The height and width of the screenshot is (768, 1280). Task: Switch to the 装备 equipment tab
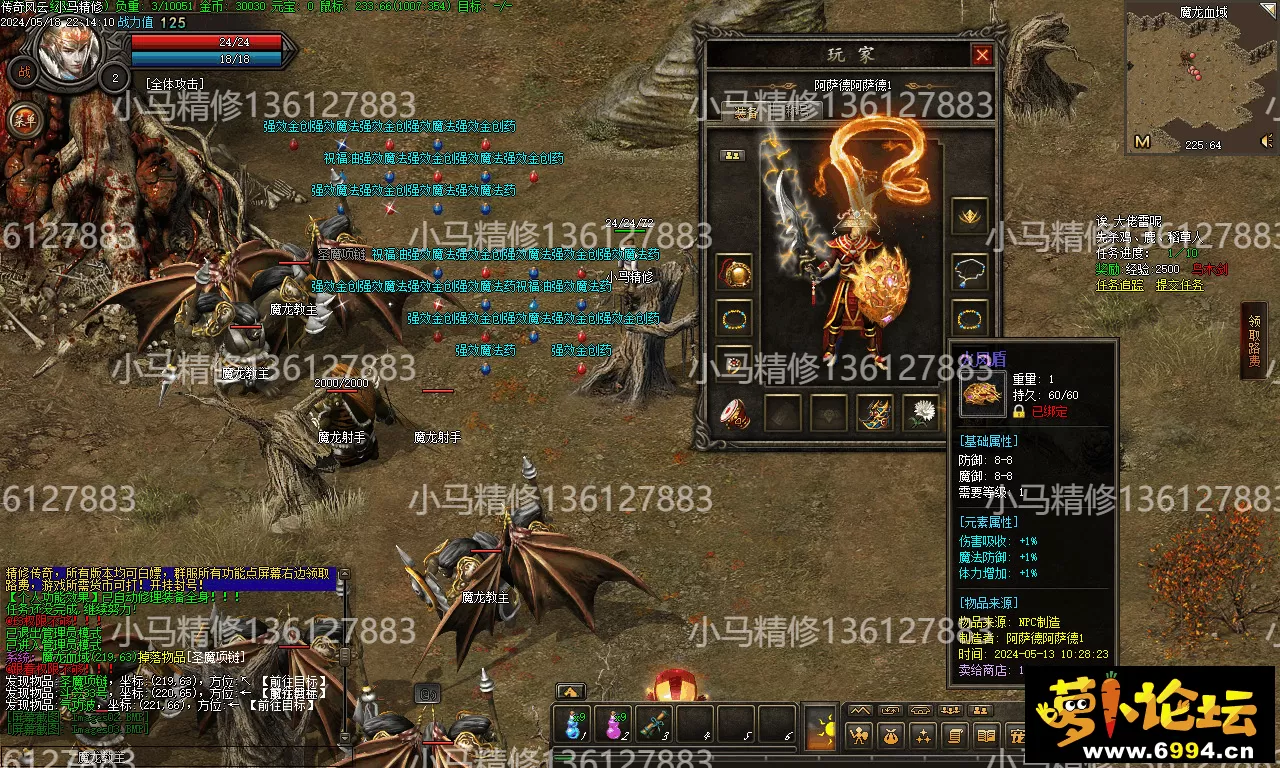coord(745,111)
